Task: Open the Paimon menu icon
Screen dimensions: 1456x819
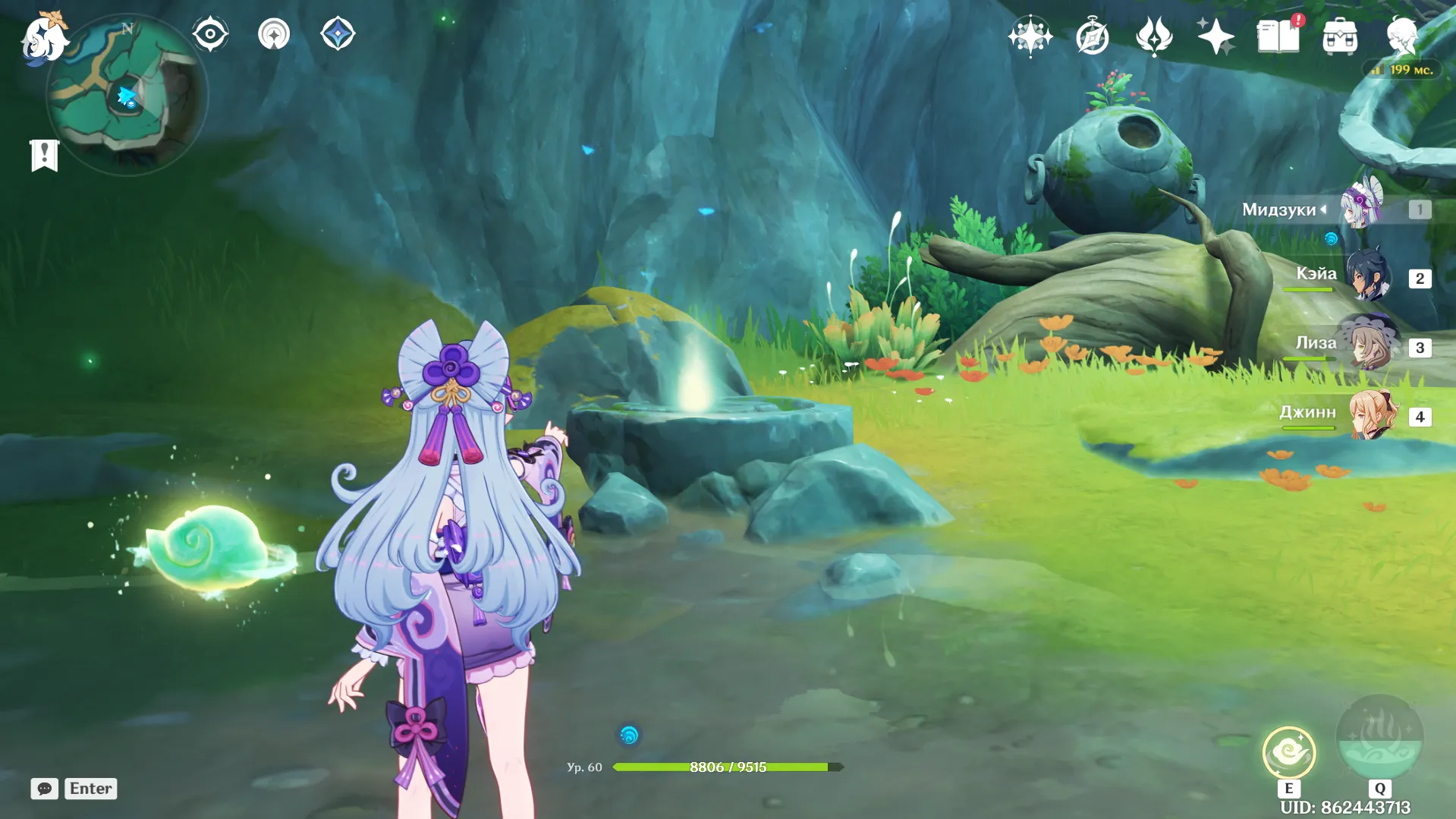Action: (44, 36)
